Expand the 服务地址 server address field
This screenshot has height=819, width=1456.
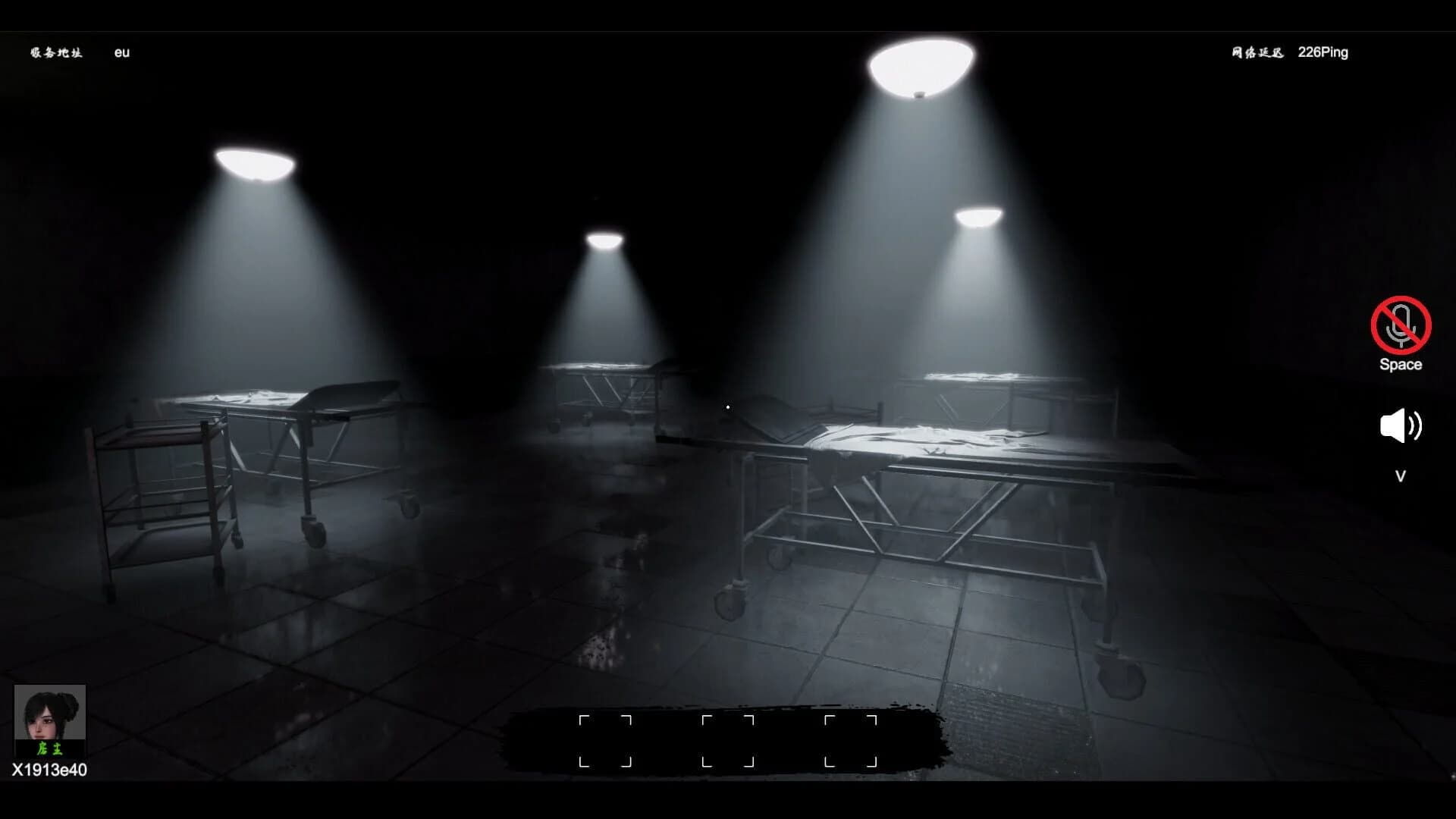coord(57,52)
